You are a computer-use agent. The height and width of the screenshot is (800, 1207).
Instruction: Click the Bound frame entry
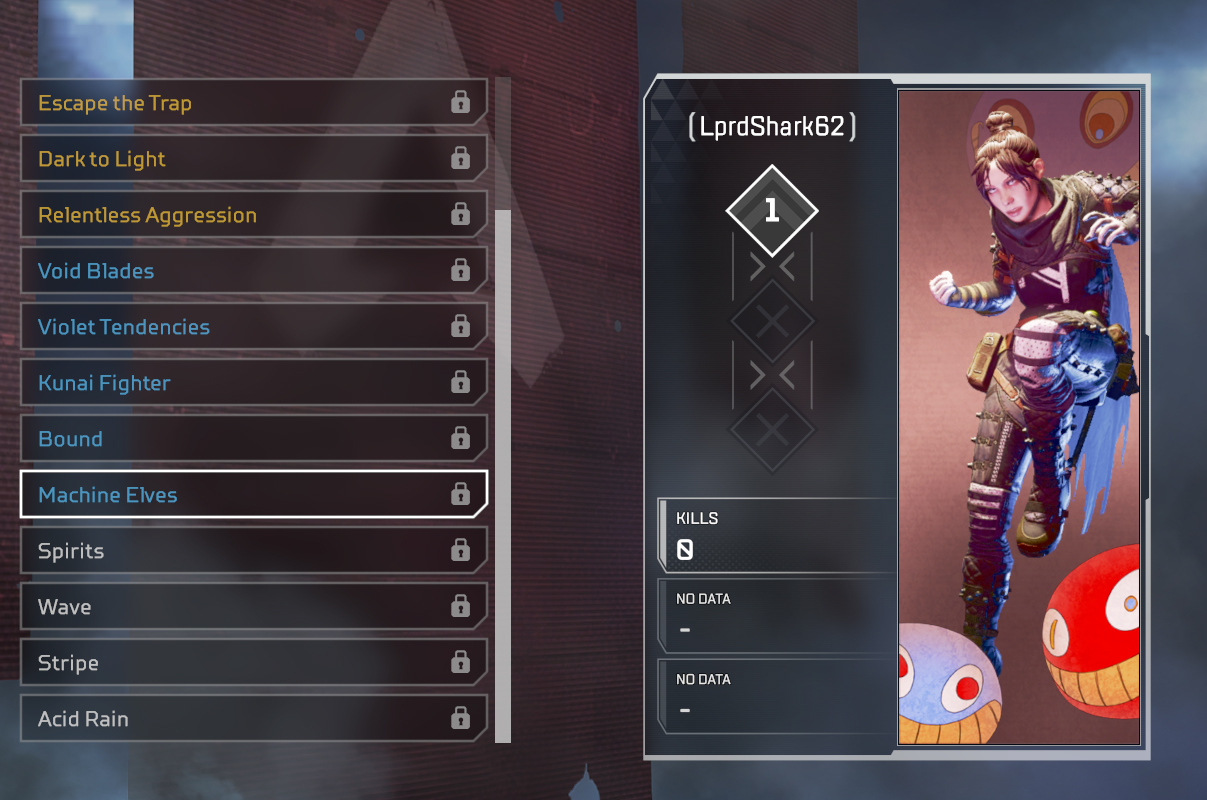click(253, 439)
